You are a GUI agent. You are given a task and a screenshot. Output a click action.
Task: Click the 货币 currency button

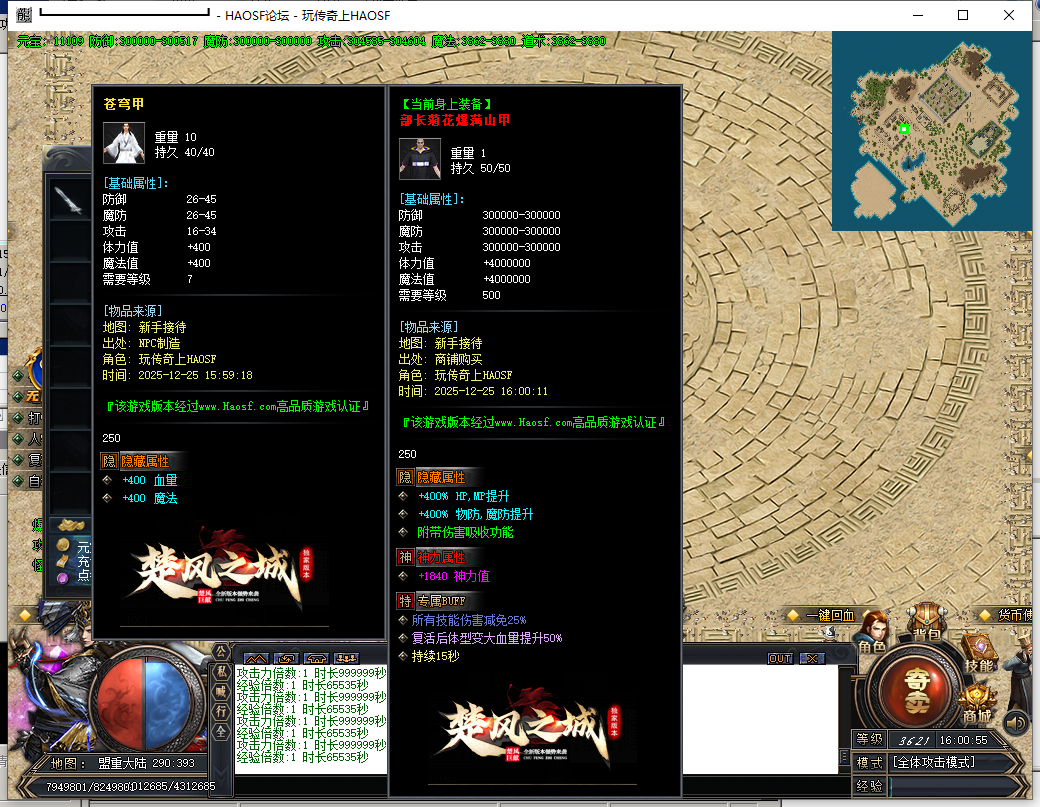[x=1008, y=615]
